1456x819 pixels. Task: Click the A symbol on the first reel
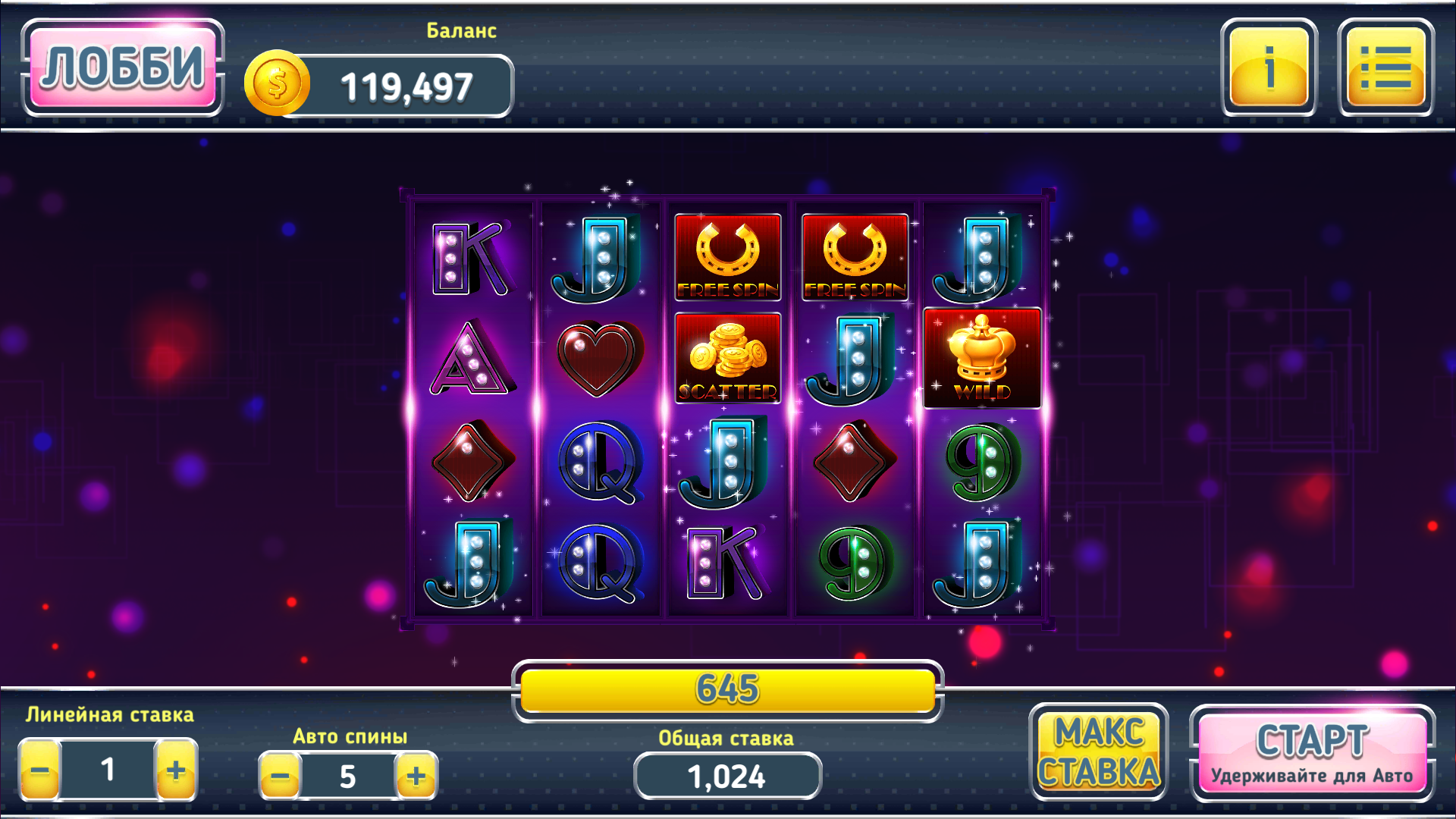click(470, 358)
